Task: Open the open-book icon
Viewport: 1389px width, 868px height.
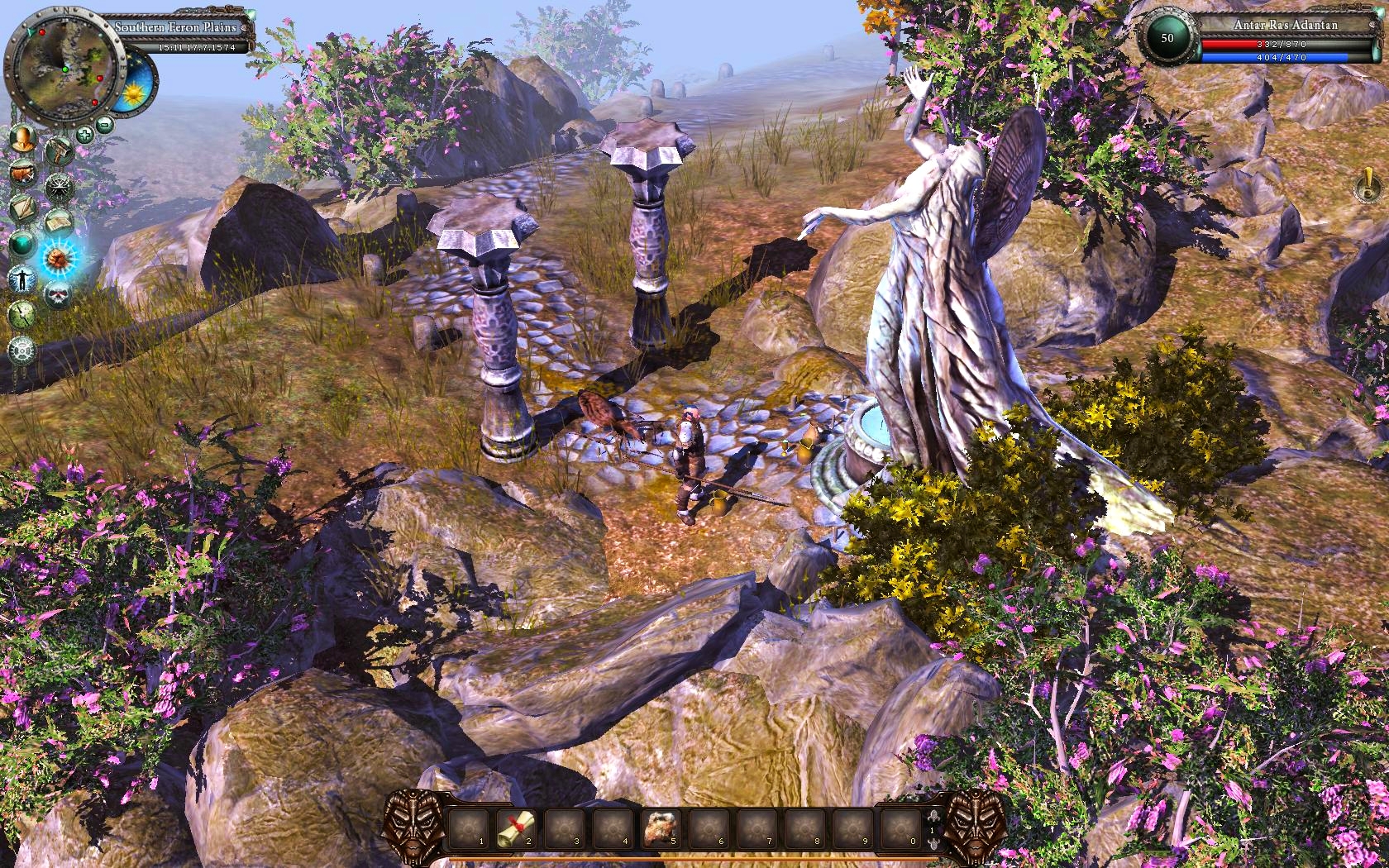Action: pyautogui.click(x=59, y=222)
